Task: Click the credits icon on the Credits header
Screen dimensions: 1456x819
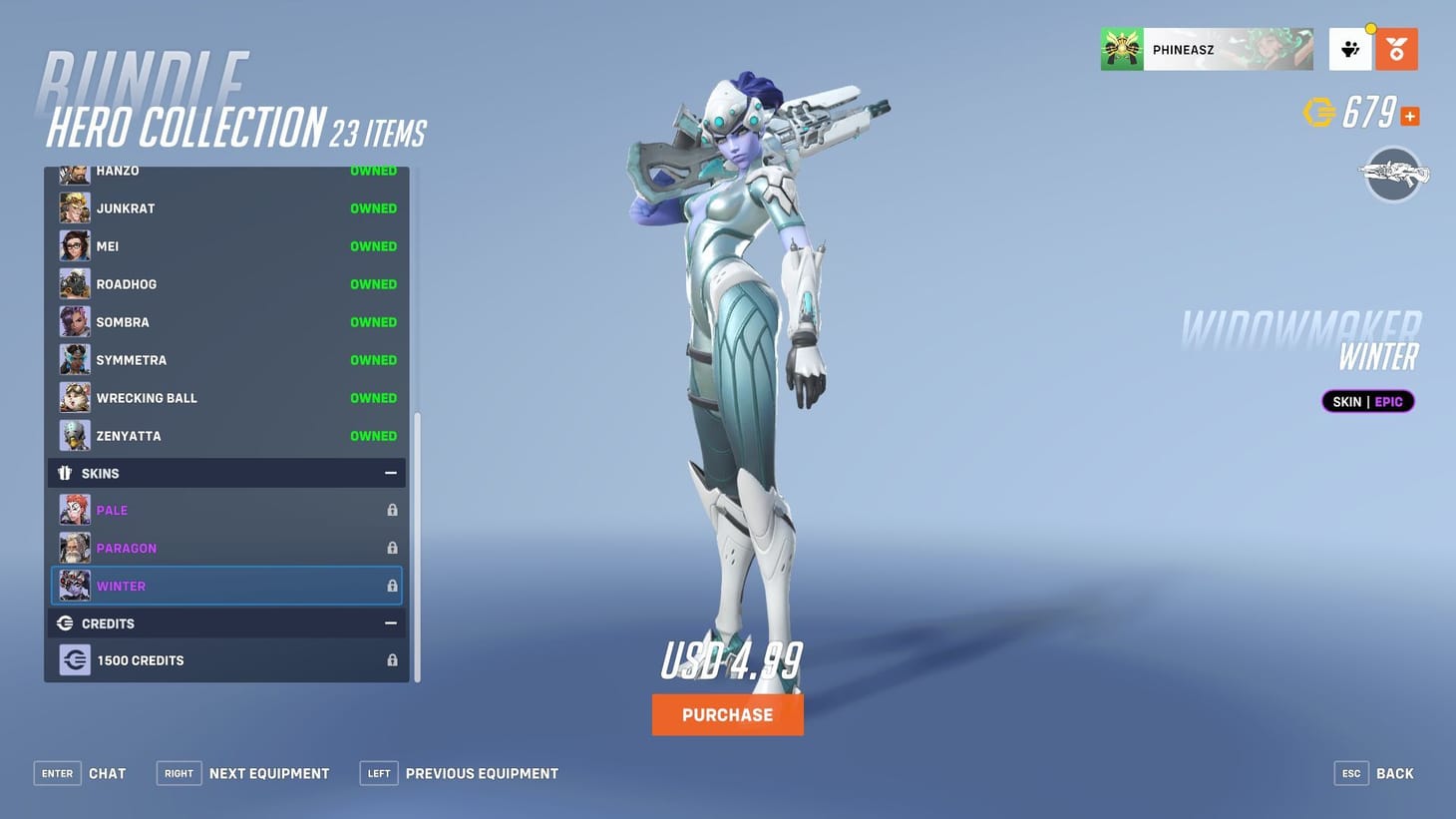Action: click(x=65, y=622)
